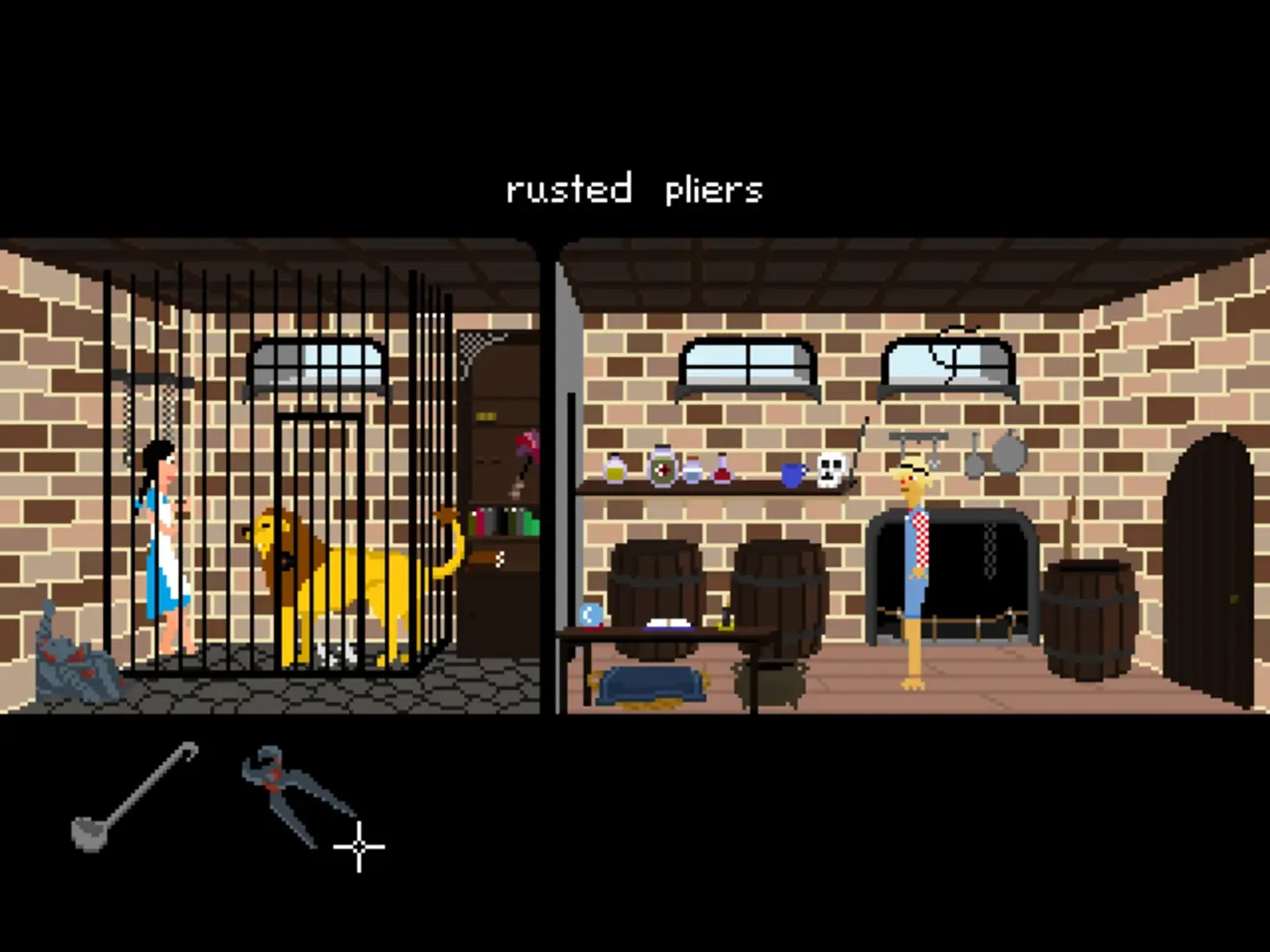The image size is (1270, 952).
Task: Talk to the girl inside the cage
Action: [161, 529]
